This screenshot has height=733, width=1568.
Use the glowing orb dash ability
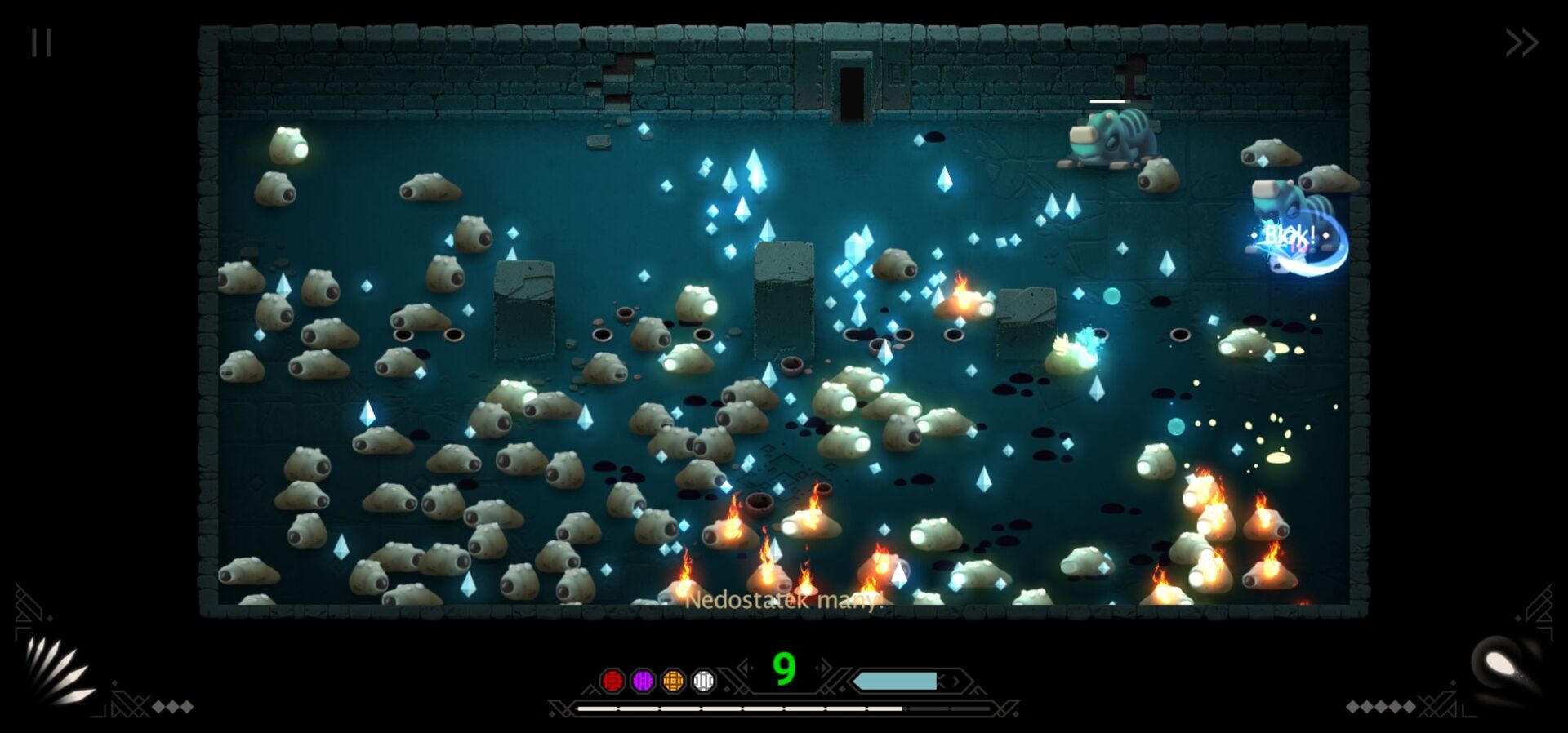1505,667
